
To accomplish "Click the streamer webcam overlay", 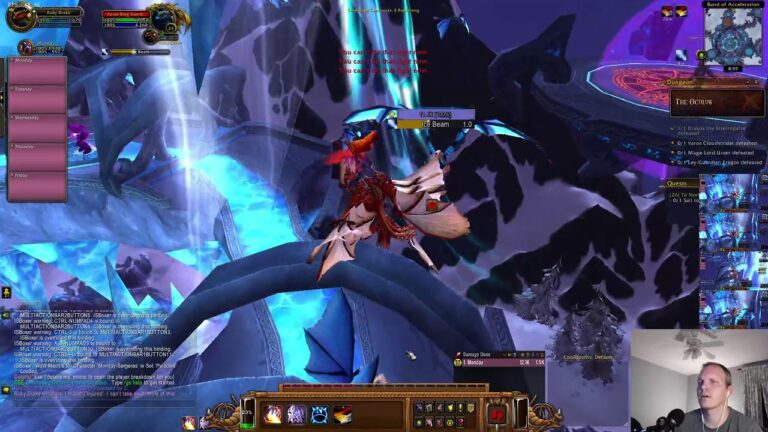I will 699,380.
